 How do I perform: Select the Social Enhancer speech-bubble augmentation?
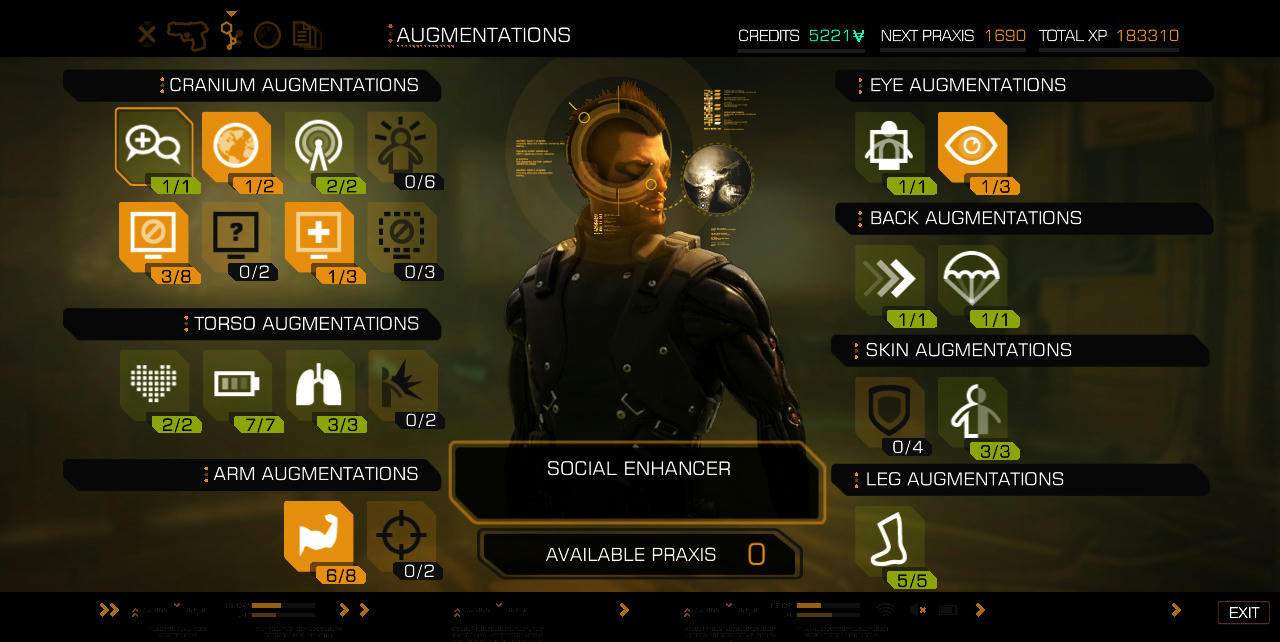153,146
